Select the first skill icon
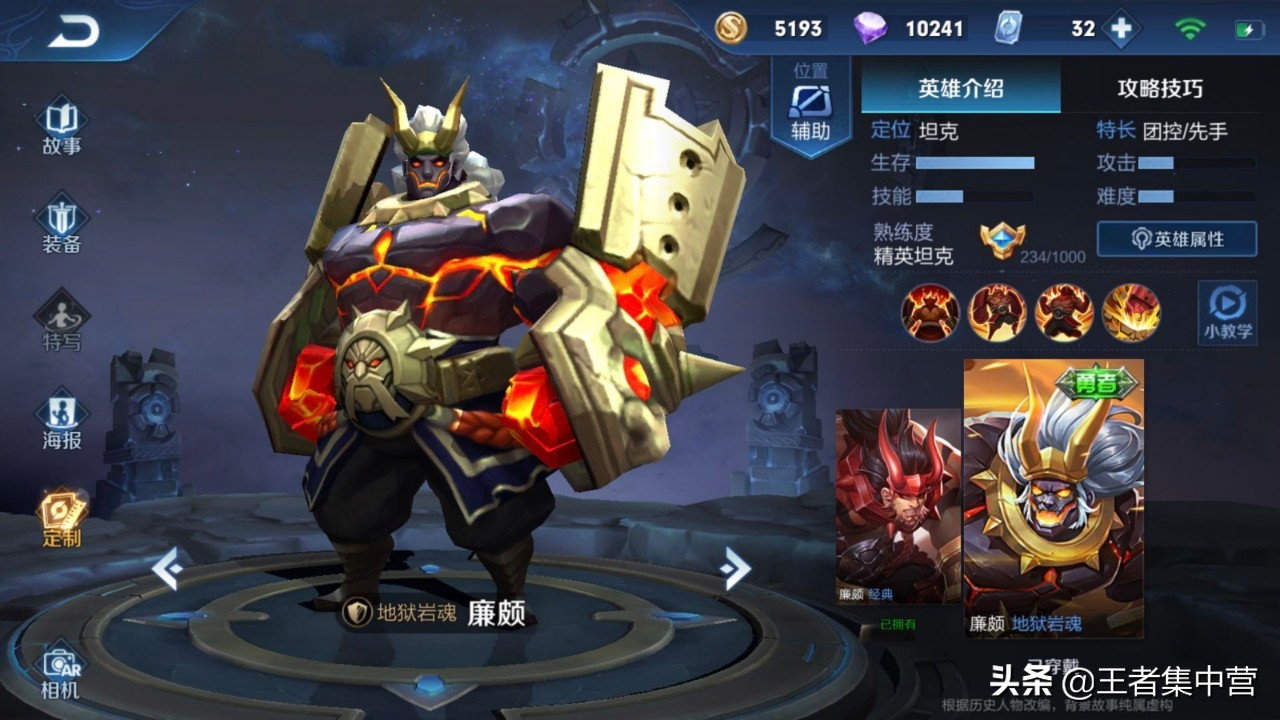The height and width of the screenshot is (720, 1280). (x=930, y=312)
